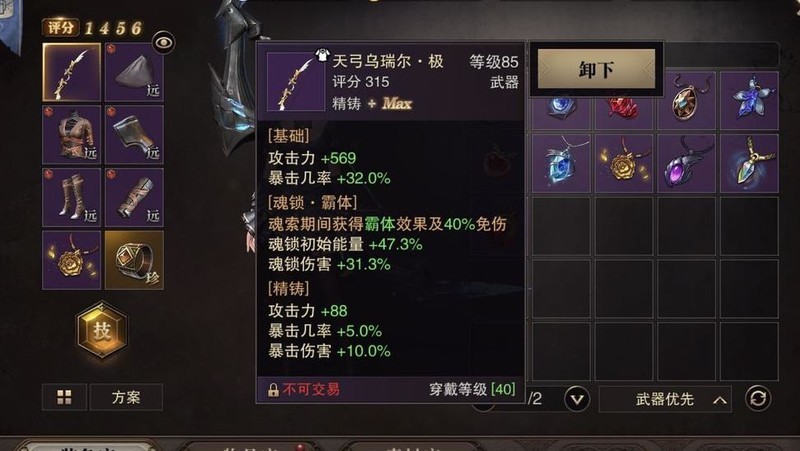
Task: Expand the round down-arrow button
Action: tap(577, 399)
